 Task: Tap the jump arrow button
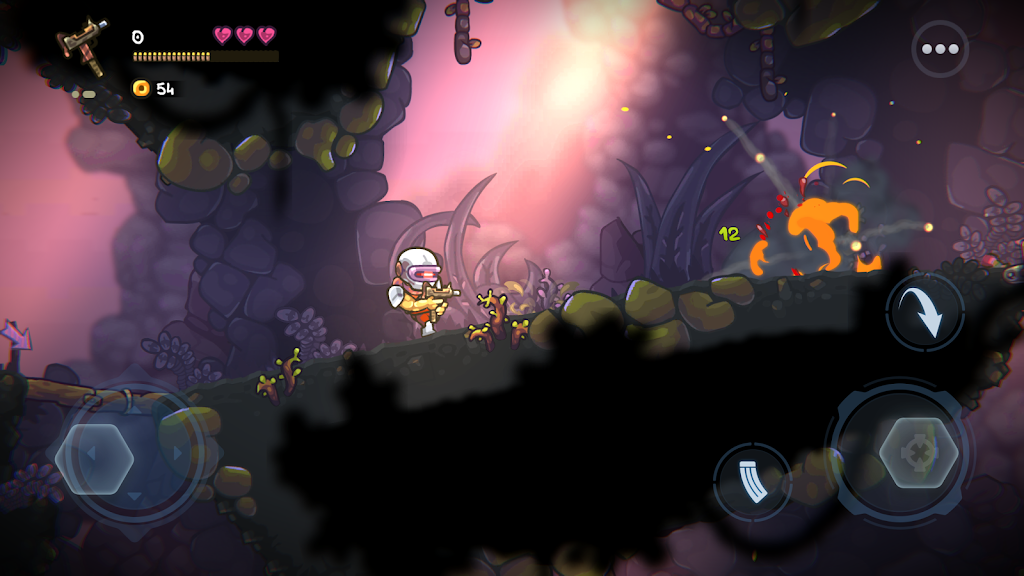click(925, 312)
